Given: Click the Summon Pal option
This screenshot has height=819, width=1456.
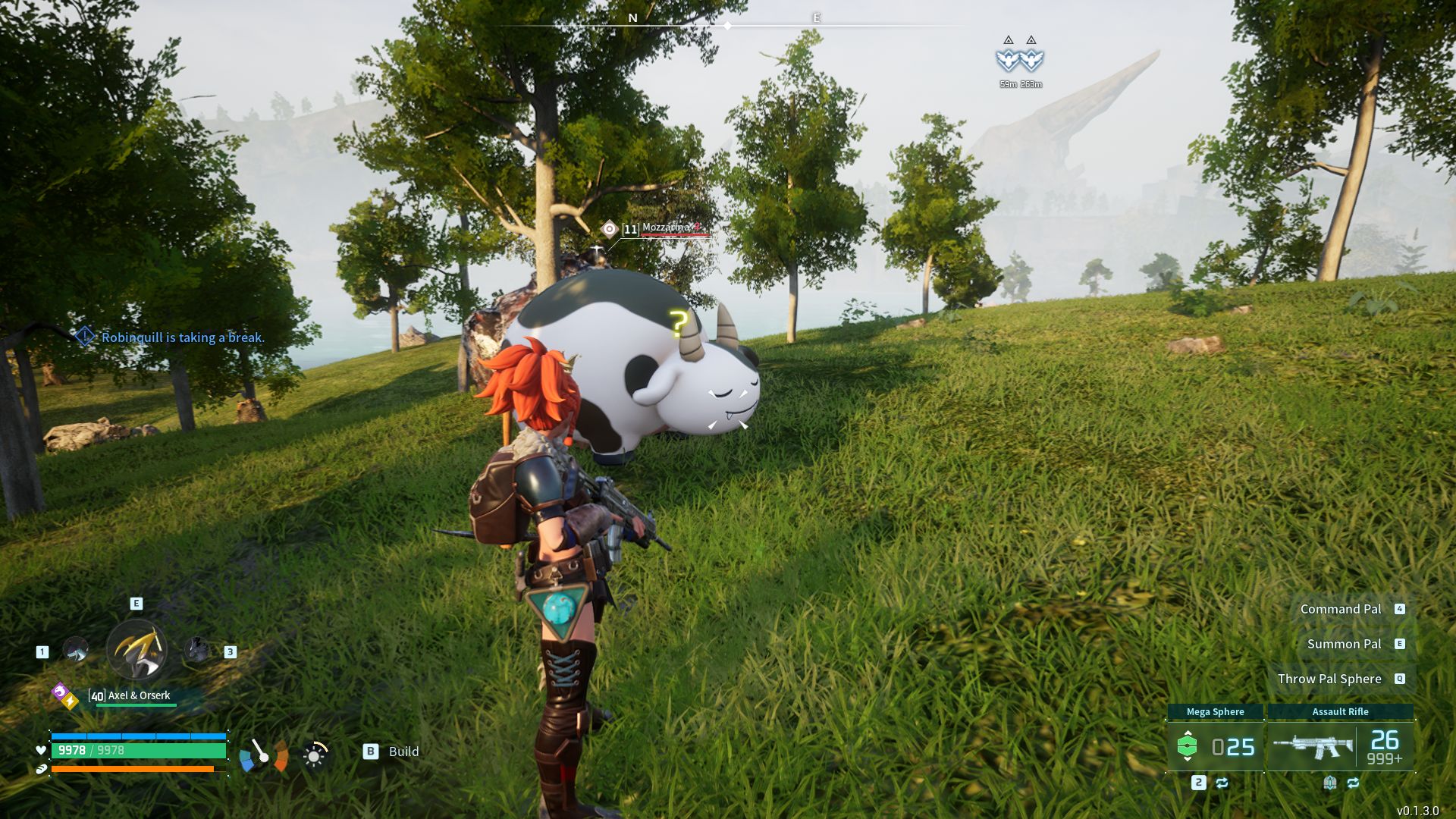Looking at the screenshot, I should point(1344,644).
